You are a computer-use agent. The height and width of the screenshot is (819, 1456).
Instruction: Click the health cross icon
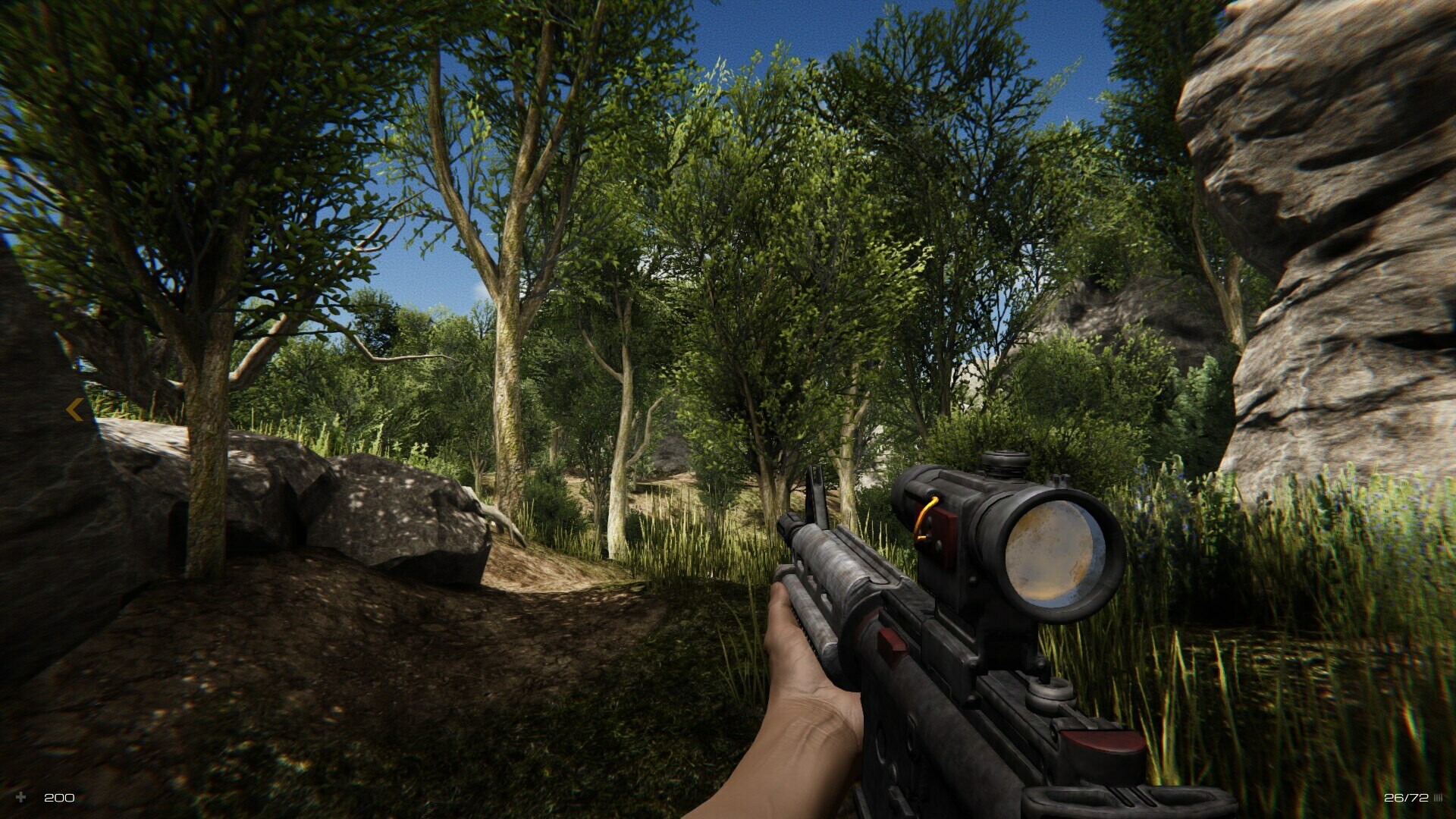[x=21, y=798]
